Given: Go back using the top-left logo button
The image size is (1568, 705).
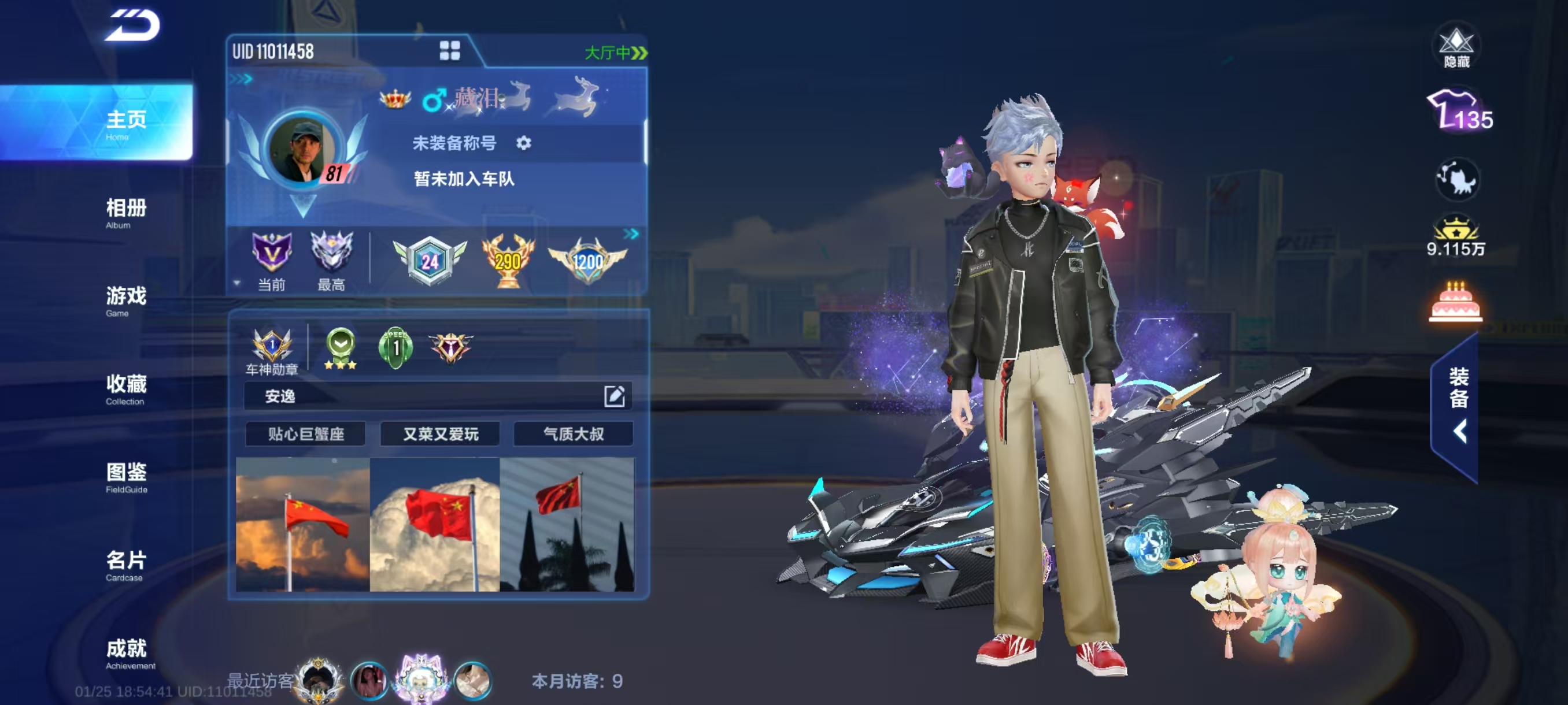Looking at the screenshot, I should (132, 25).
